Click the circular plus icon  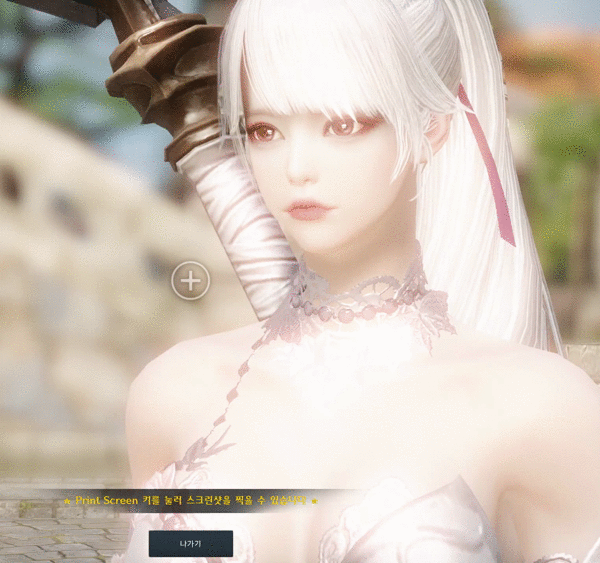tap(190, 281)
